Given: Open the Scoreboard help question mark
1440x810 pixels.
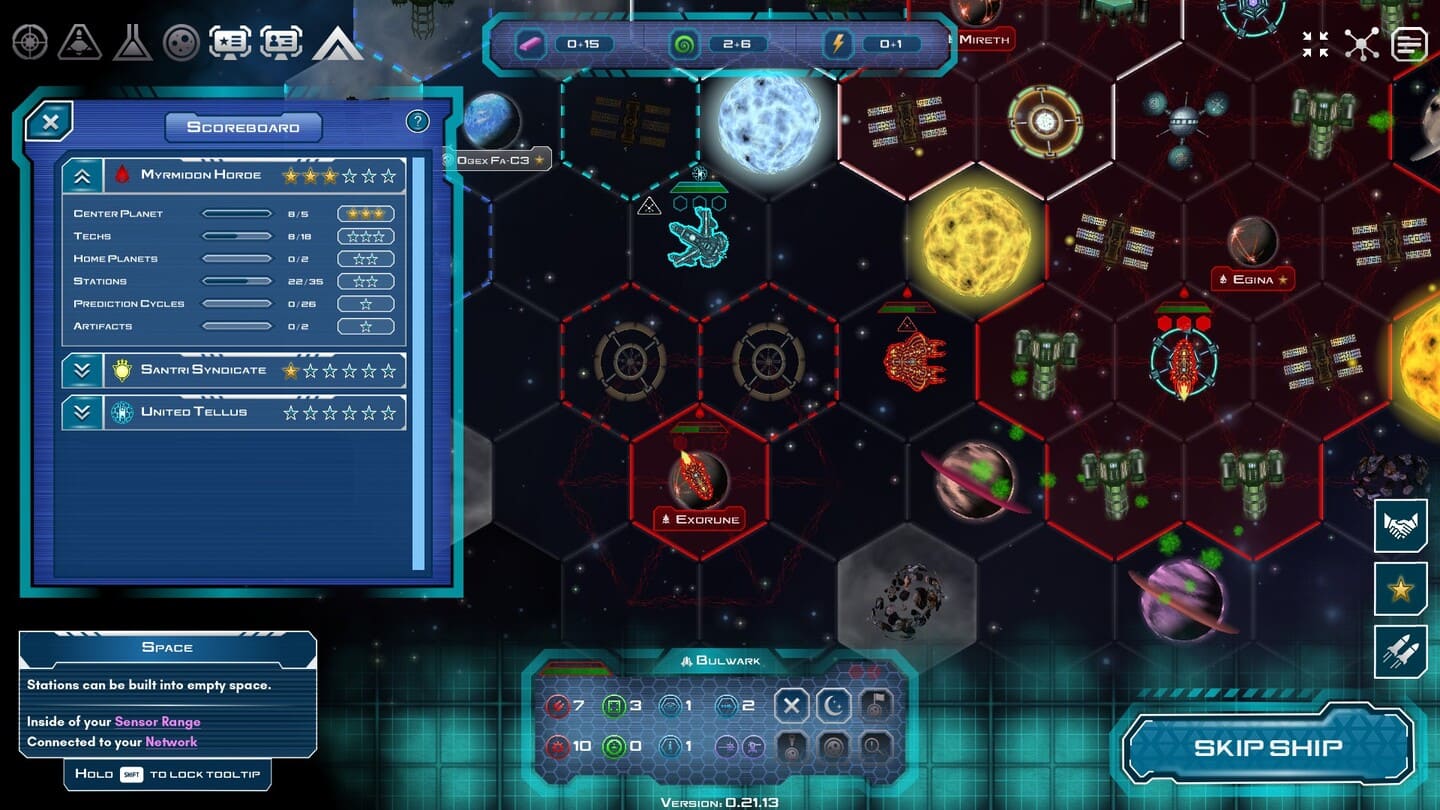Looking at the screenshot, I should coord(417,122).
